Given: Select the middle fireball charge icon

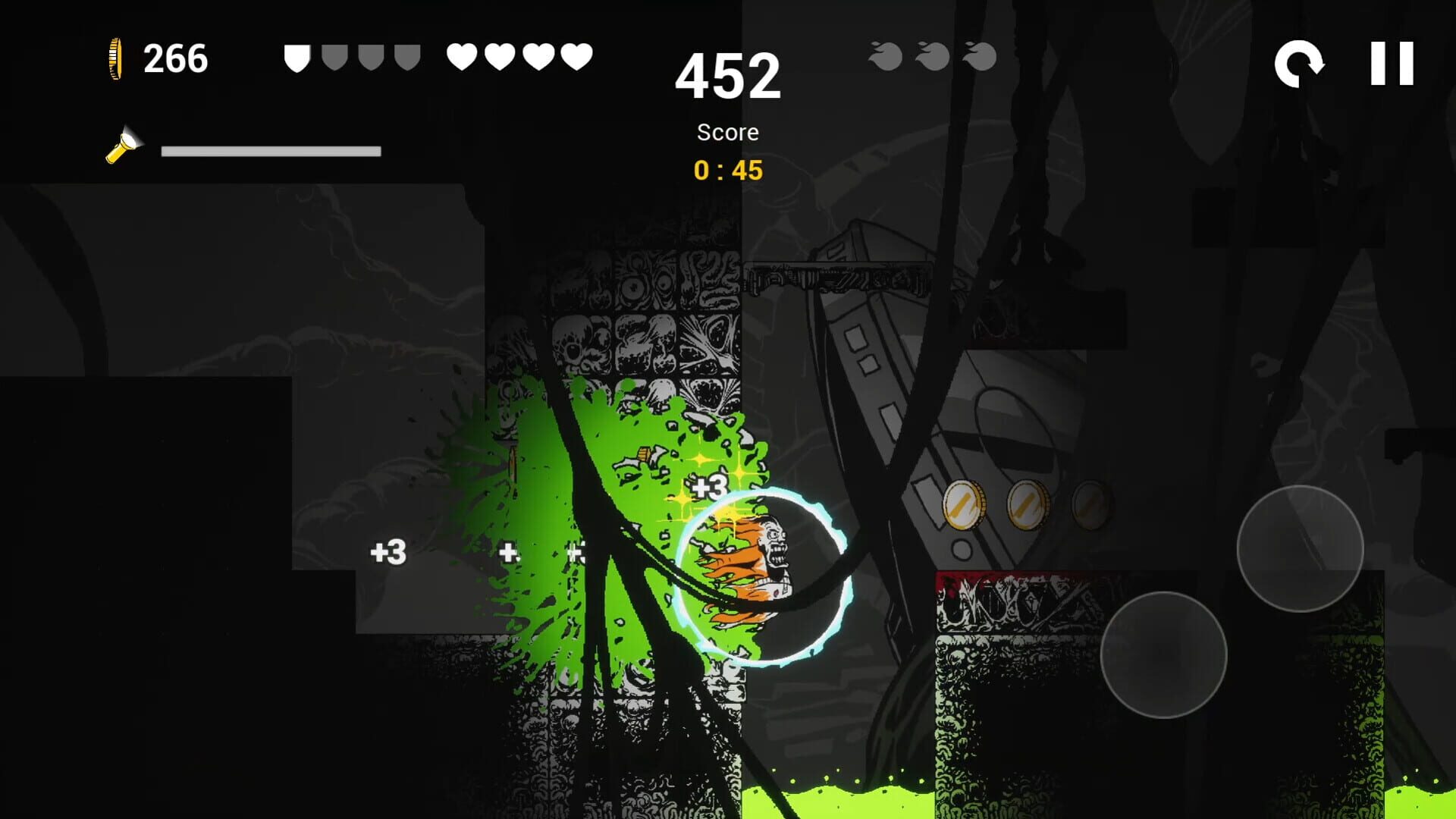Looking at the screenshot, I should 931,57.
